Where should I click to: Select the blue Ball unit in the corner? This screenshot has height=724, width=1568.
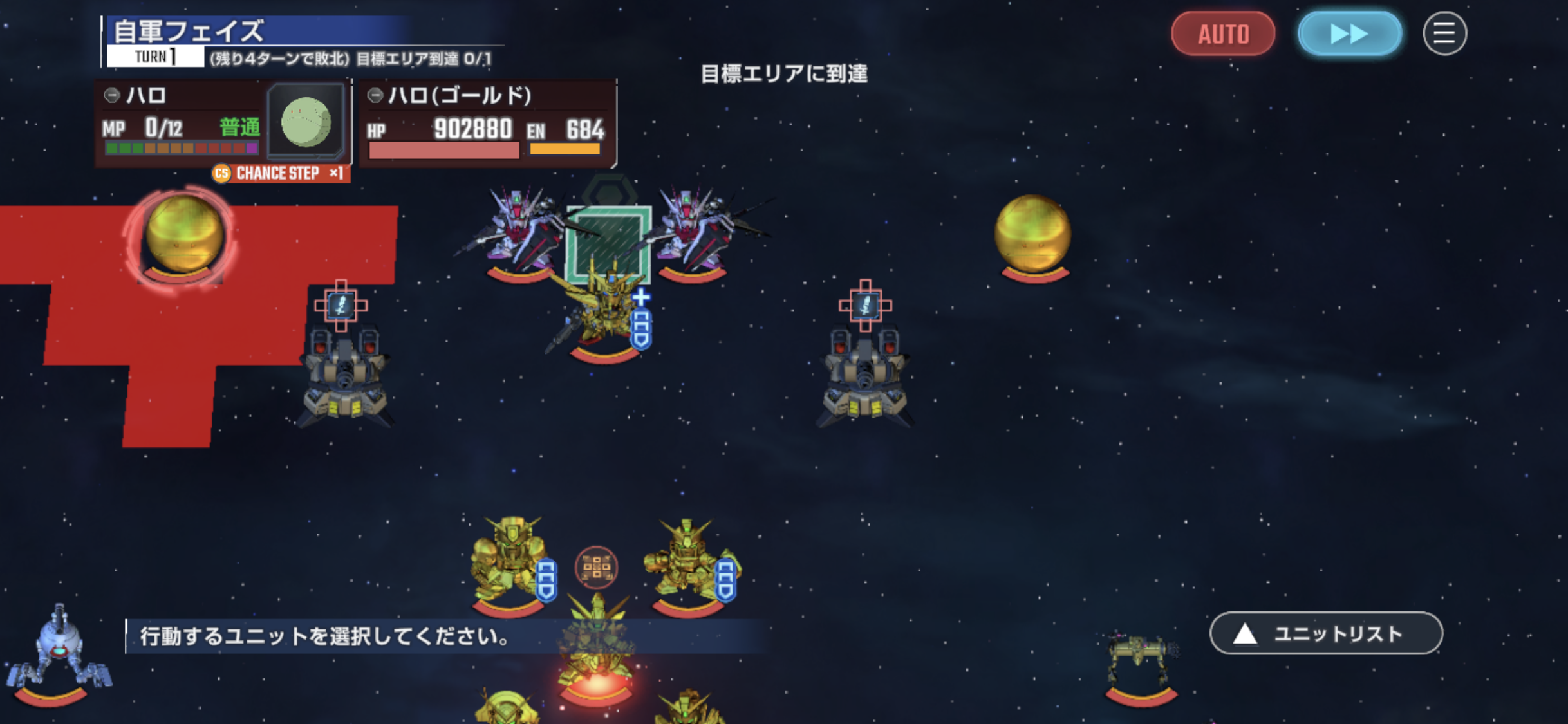click(58, 651)
